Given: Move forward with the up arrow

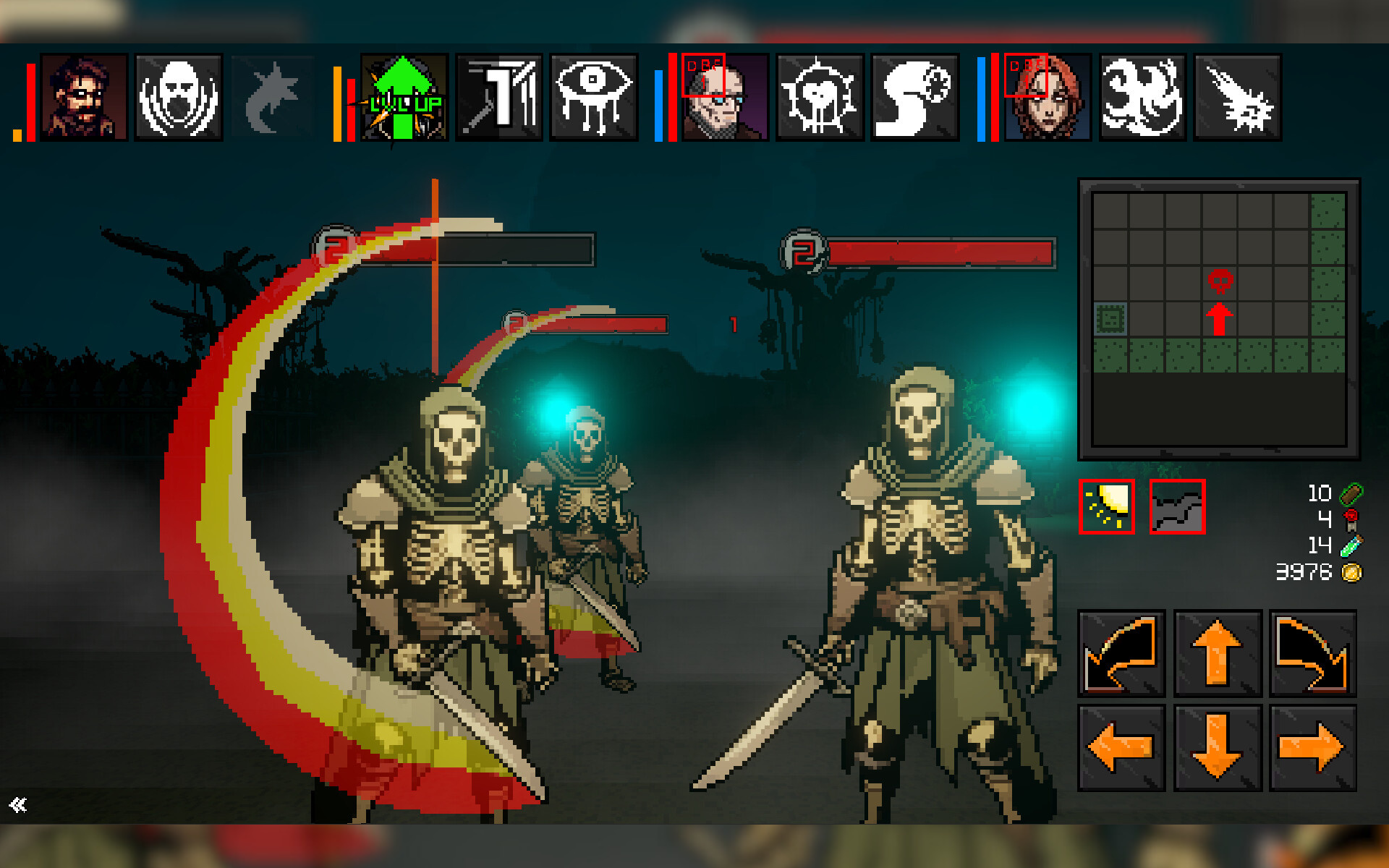Looking at the screenshot, I should 1218,653.
